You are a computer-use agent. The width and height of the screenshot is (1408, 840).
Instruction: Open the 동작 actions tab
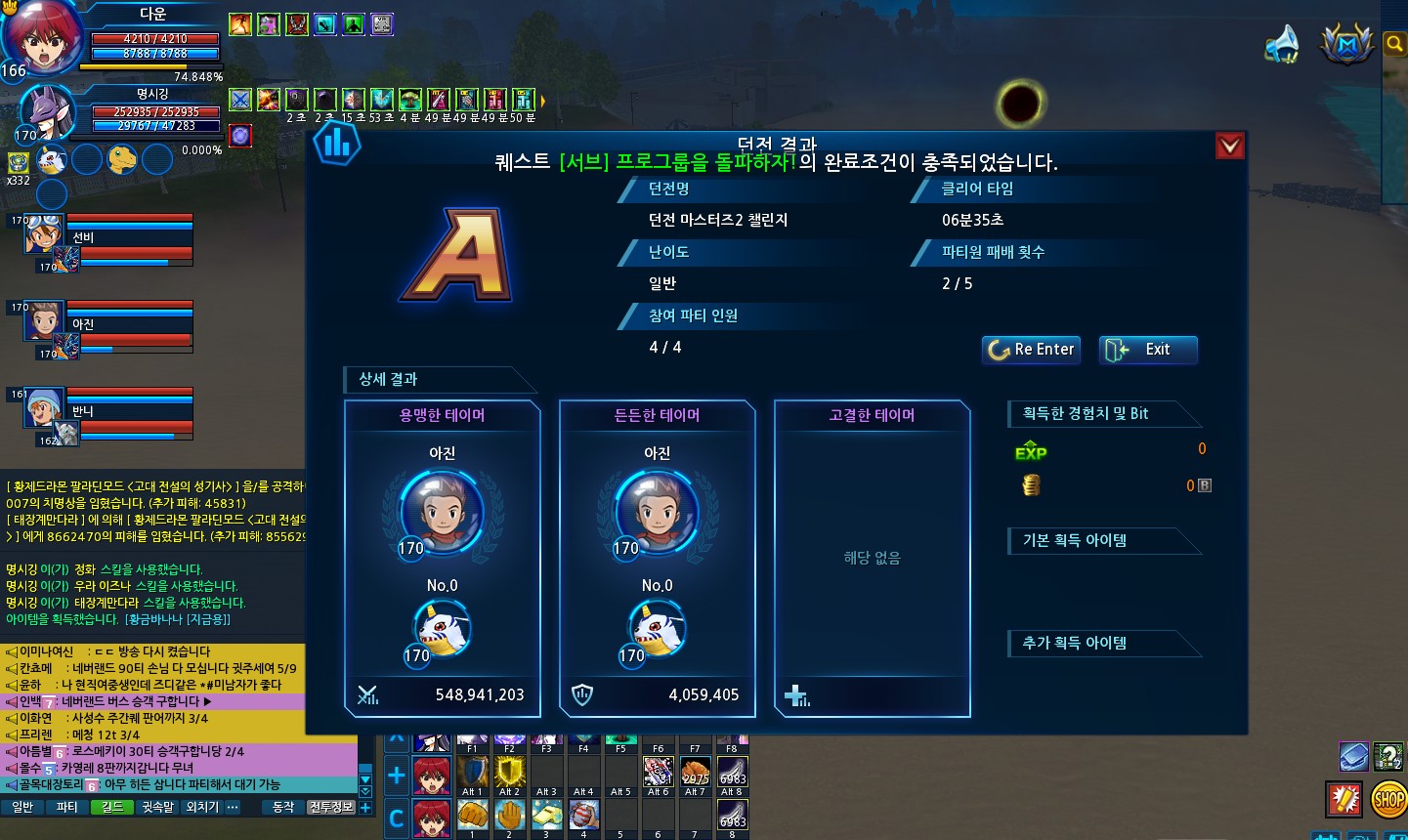click(283, 807)
